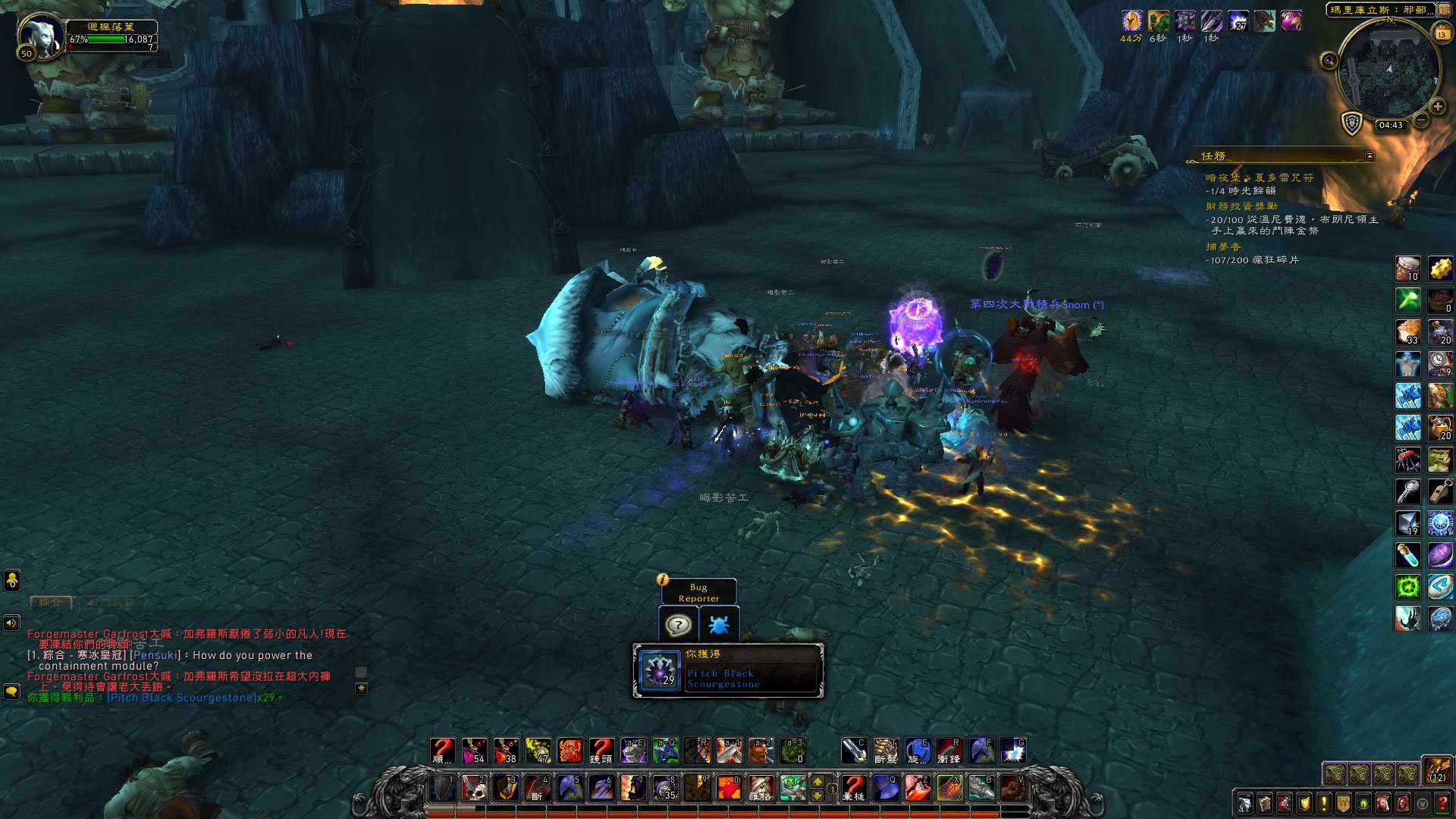Click the Alliance shield icon by the minimap
The width and height of the screenshot is (1456, 819).
point(1352,124)
